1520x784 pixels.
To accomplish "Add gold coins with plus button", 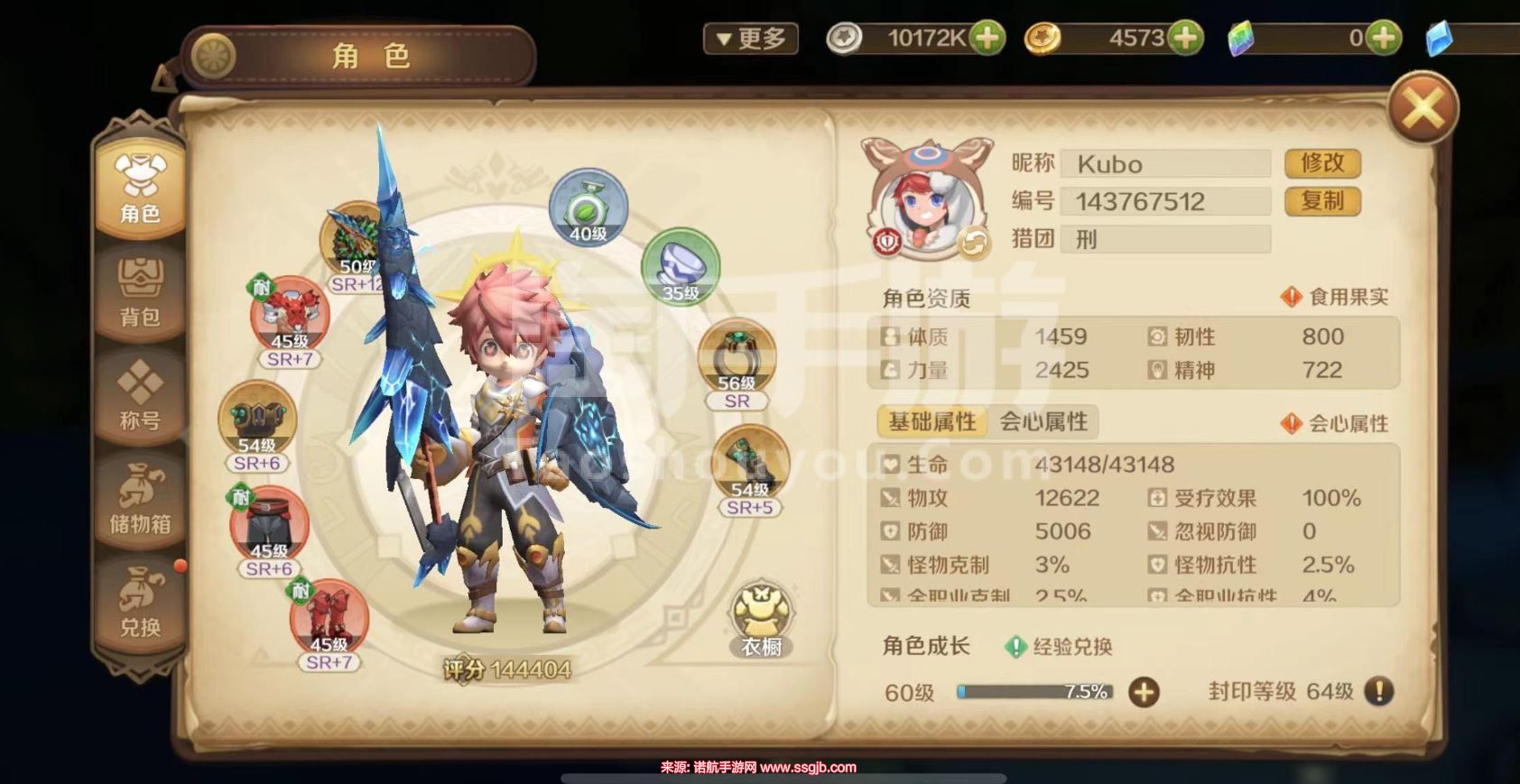I will click(1185, 38).
